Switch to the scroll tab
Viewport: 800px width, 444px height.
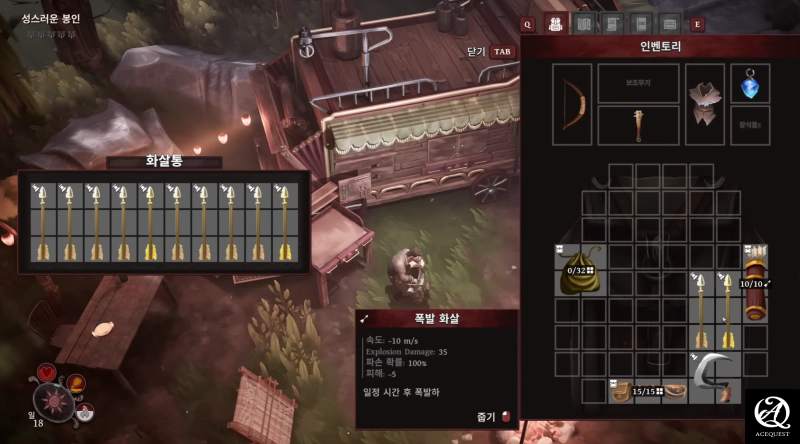pos(613,24)
